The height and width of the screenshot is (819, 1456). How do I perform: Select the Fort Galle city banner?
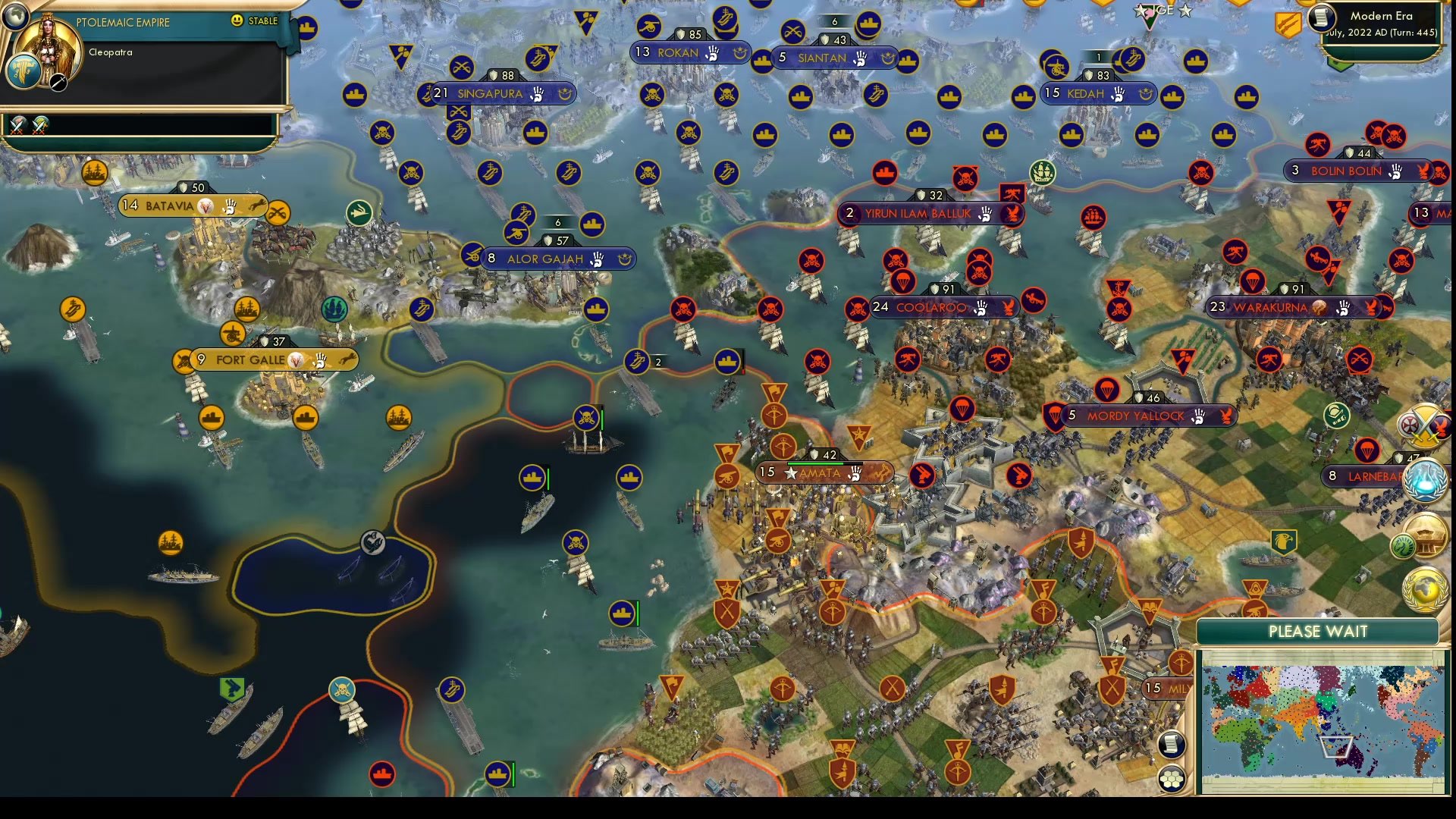tap(250, 360)
